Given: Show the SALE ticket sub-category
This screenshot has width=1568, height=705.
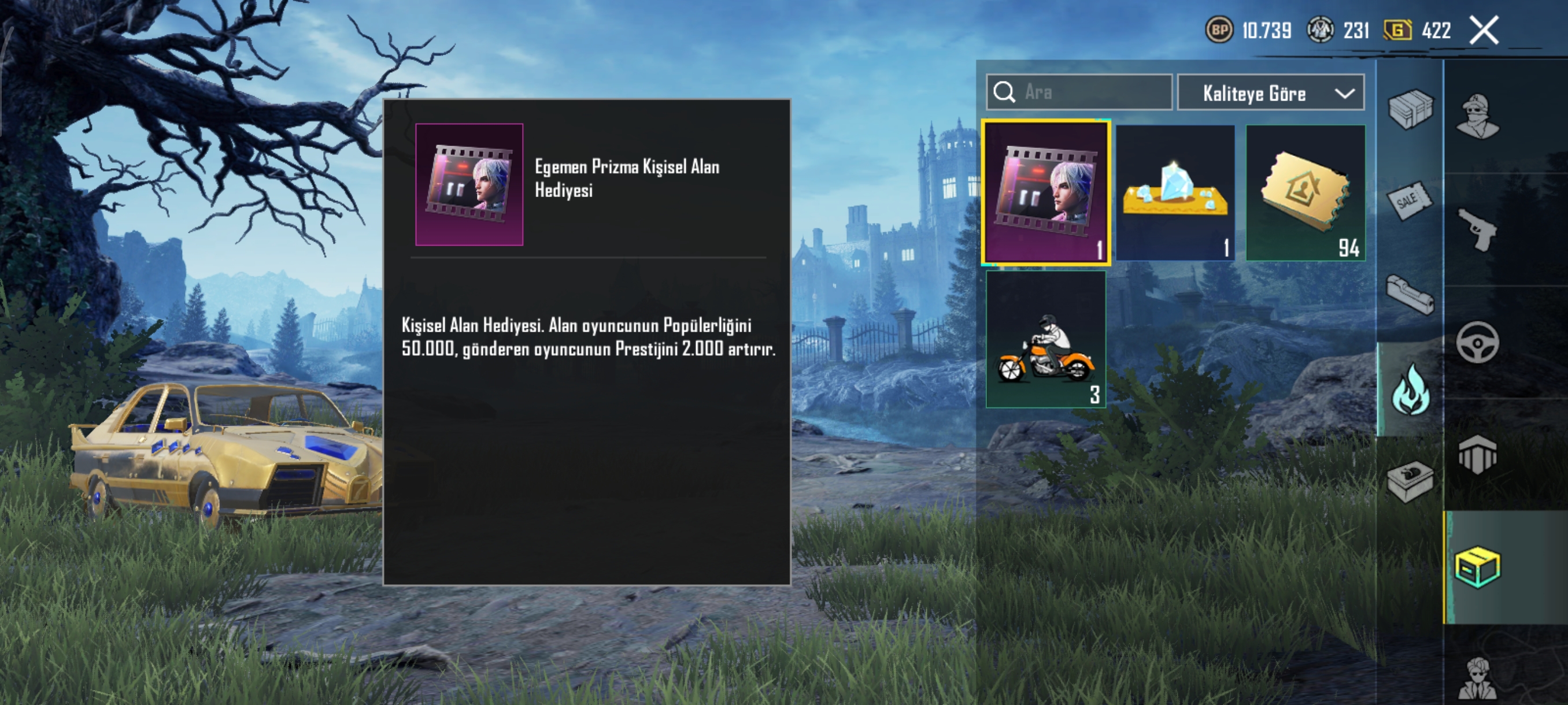Looking at the screenshot, I should click(x=1410, y=200).
